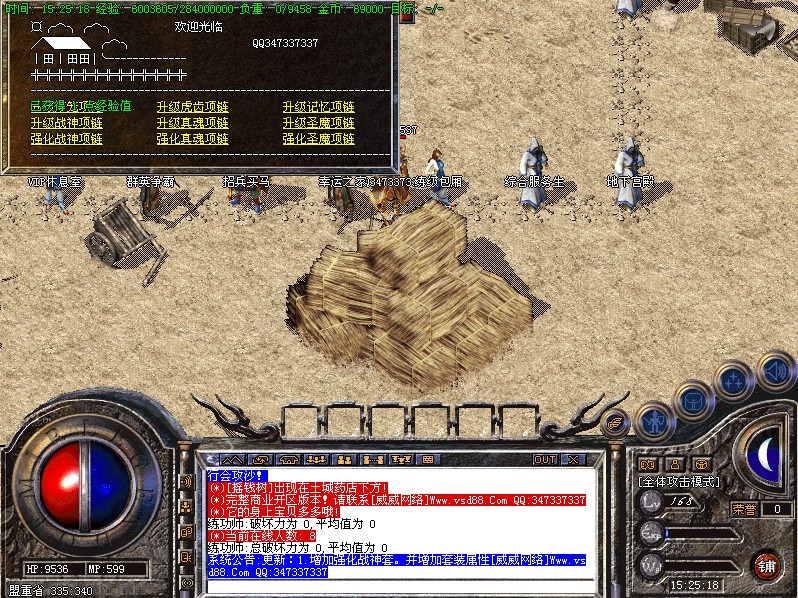
Task: Select 强化圣魔项链 enhancement option
Action: tap(318, 139)
